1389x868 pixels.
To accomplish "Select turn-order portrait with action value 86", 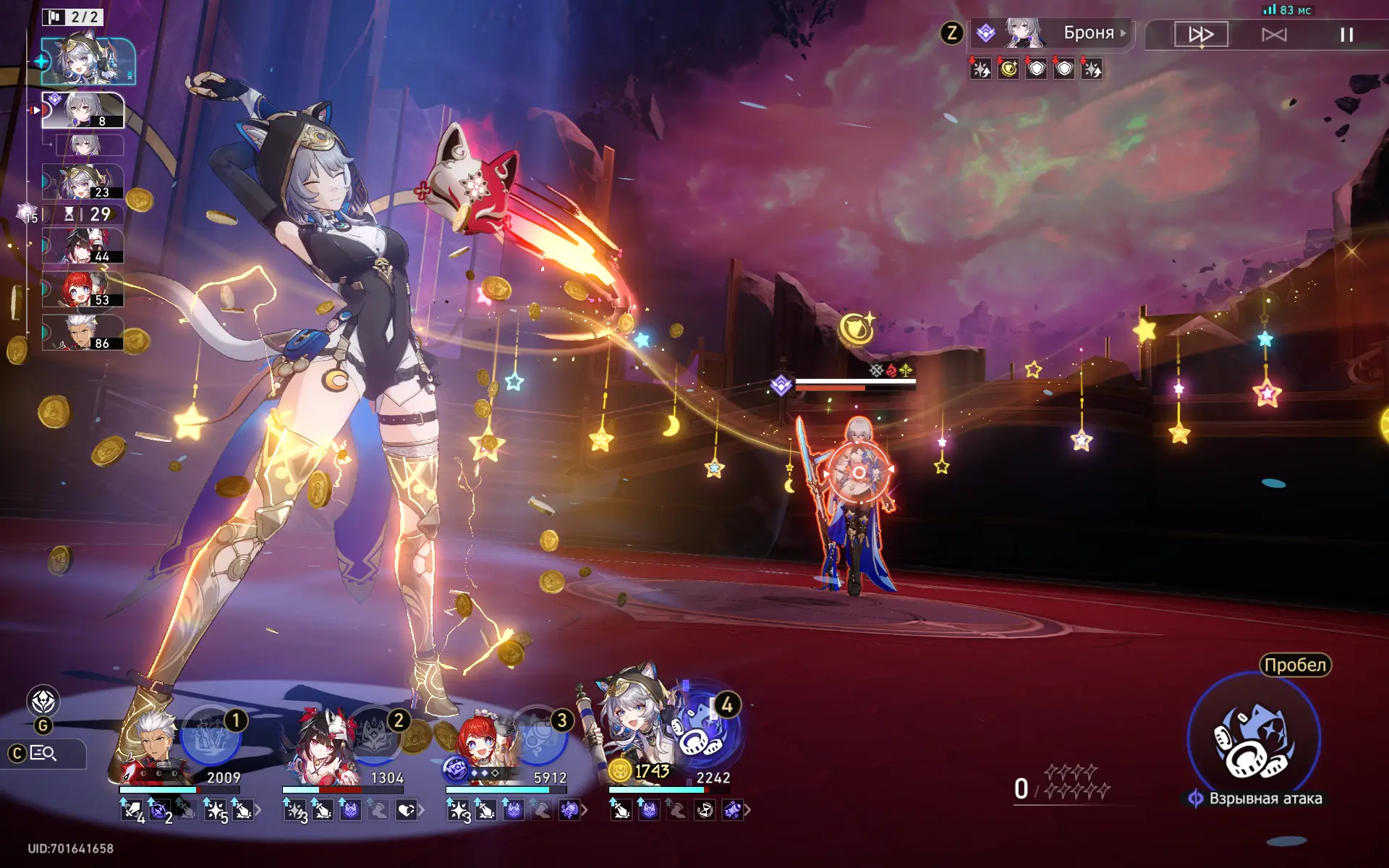I will (x=83, y=333).
